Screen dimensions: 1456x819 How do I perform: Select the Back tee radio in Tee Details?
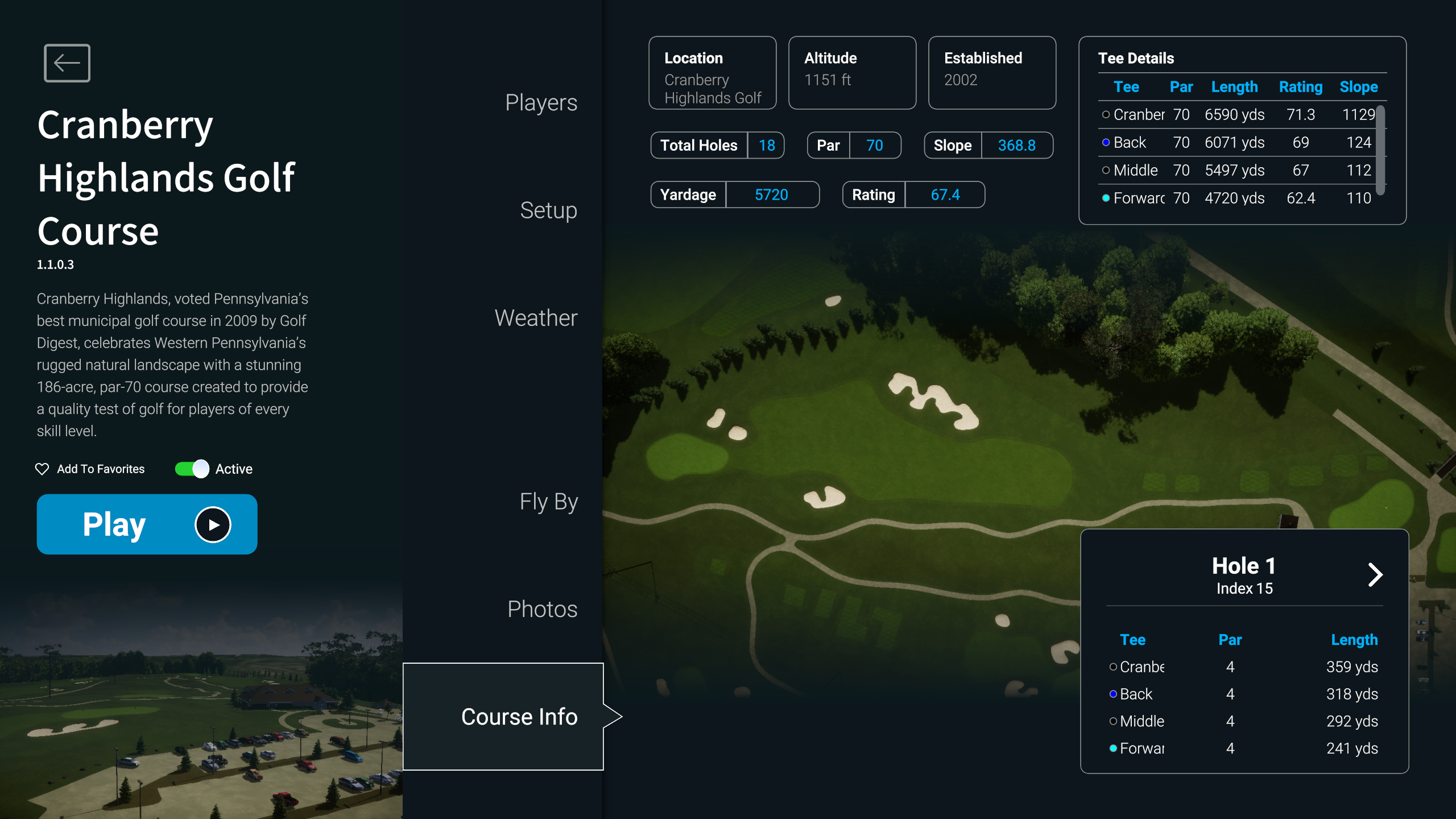click(1106, 143)
